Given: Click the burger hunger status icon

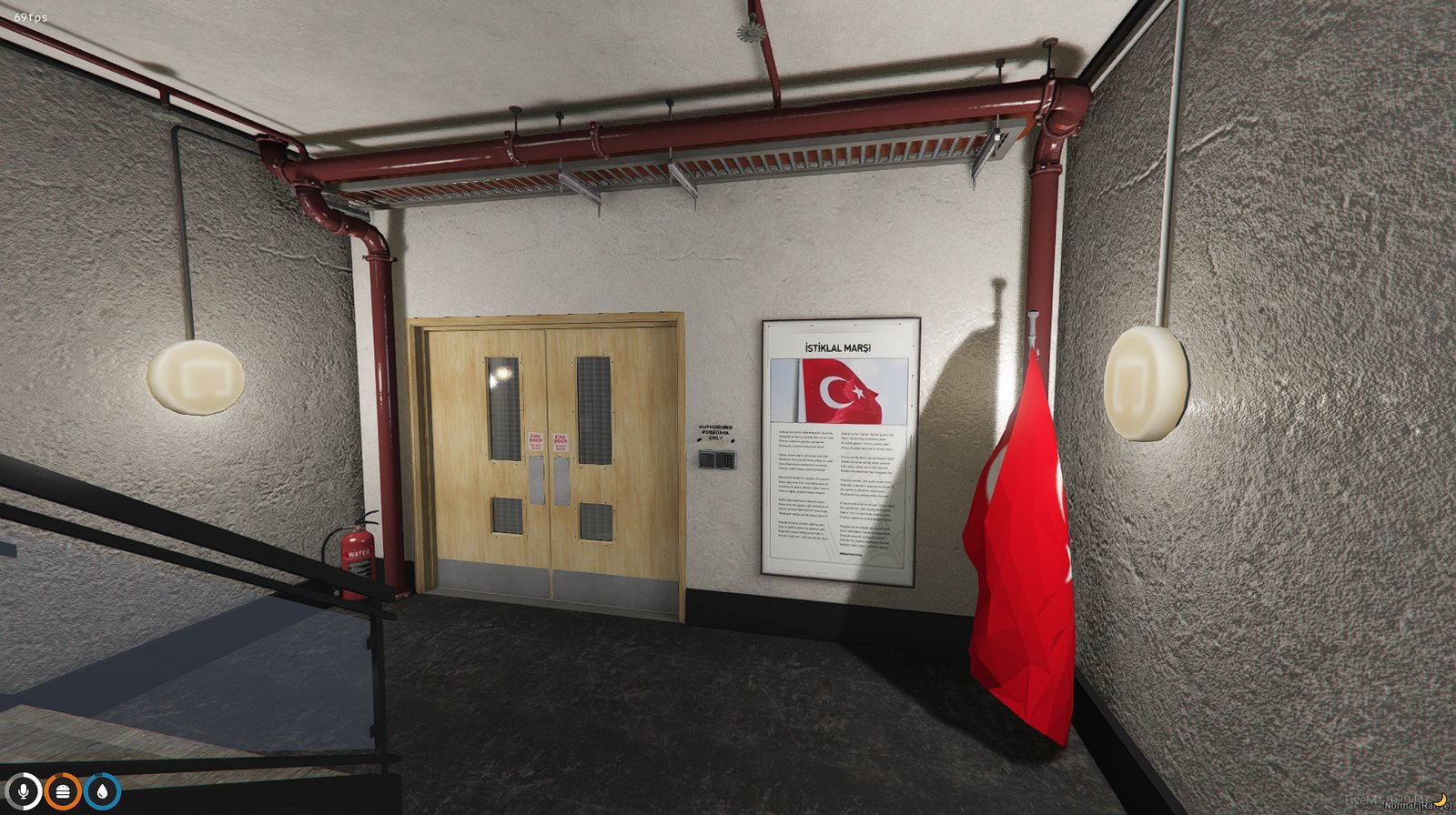Looking at the screenshot, I should [x=63, y=790].
